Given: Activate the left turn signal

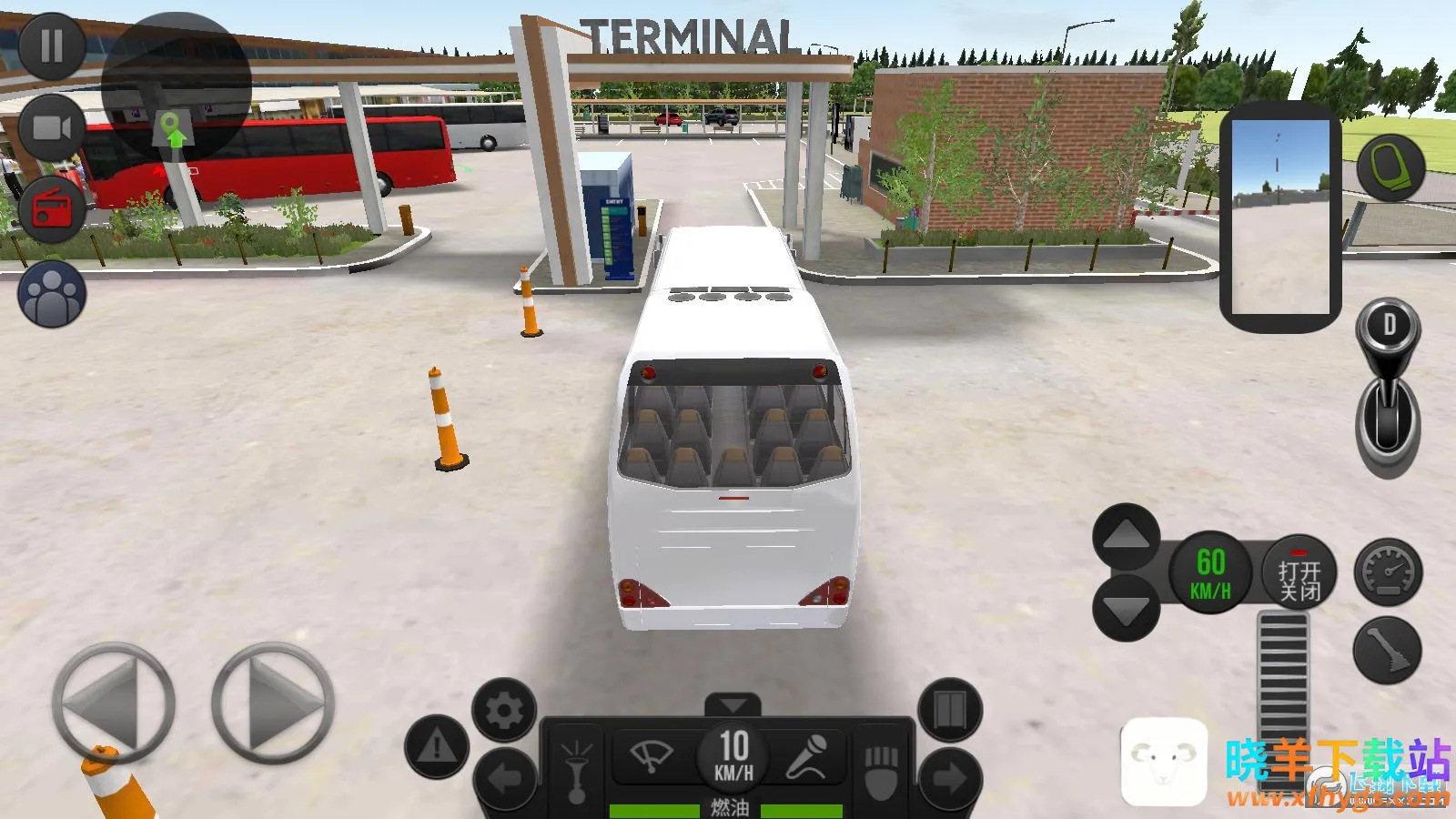Looking at the screenshot, I should [x=504, y=778].
